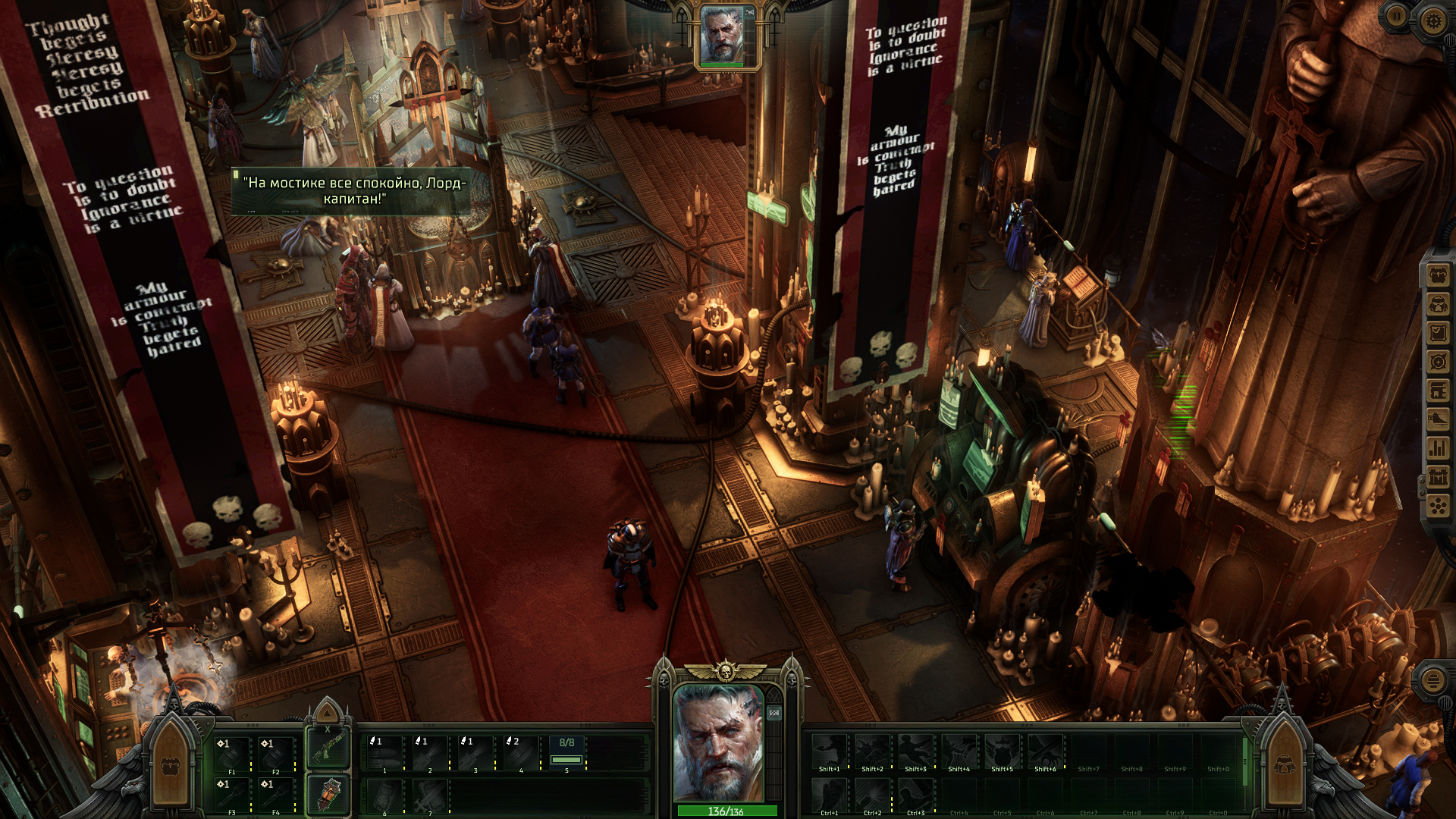Open the gear settings menu
This screenshot has width=1456, height=819.
[1432, 20]
